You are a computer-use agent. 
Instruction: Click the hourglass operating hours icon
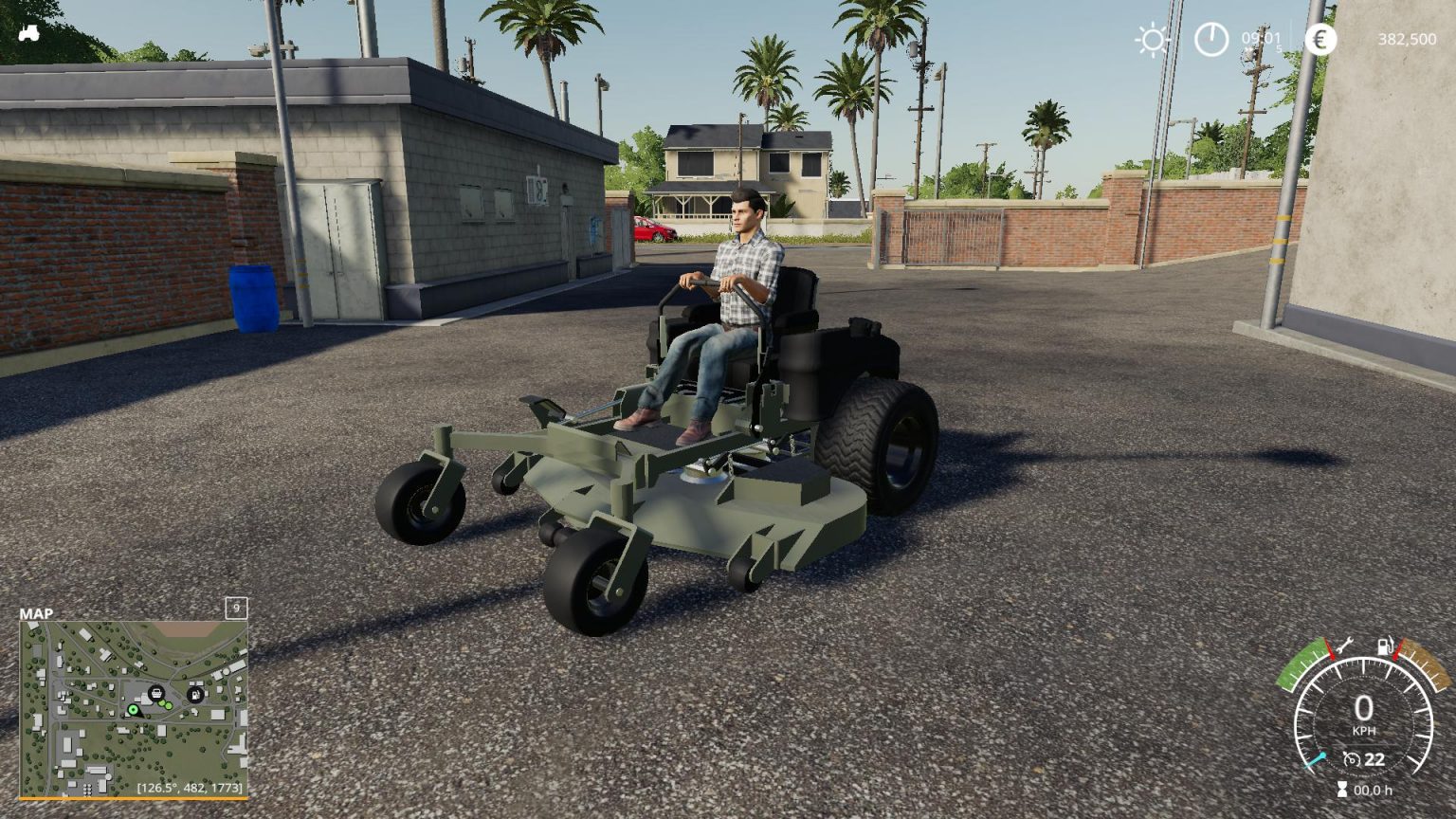coord(1342,787)
